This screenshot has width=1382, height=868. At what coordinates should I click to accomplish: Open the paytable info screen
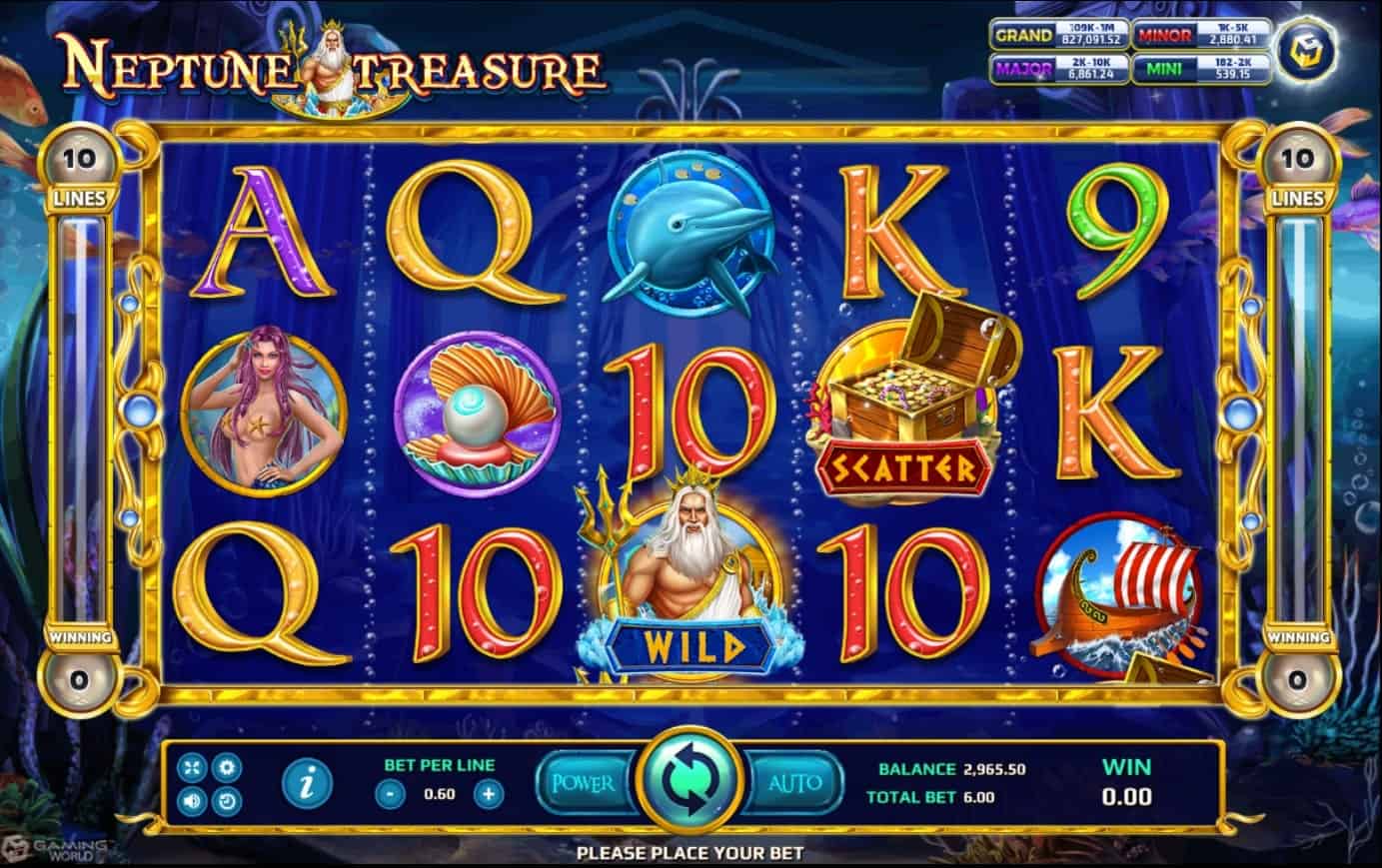[308, 782]
